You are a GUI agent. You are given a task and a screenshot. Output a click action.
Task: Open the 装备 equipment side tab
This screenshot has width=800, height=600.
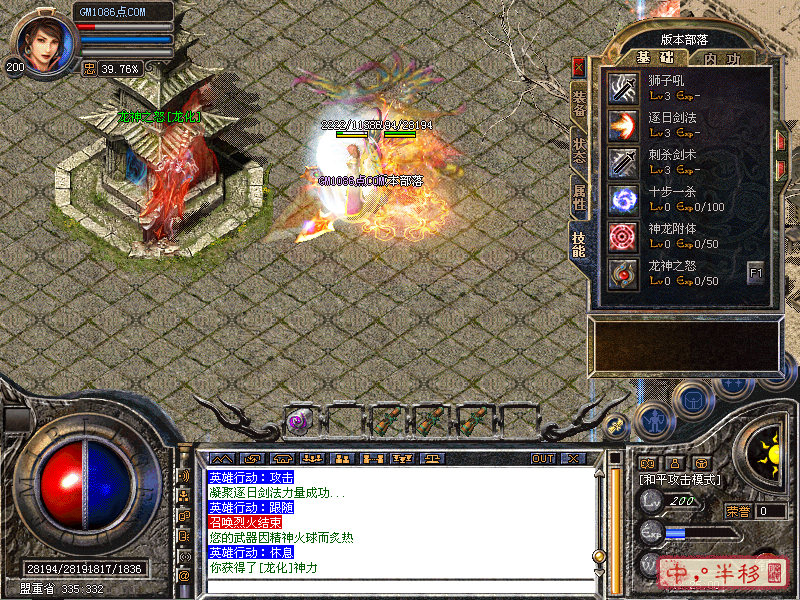pos(579,102)
